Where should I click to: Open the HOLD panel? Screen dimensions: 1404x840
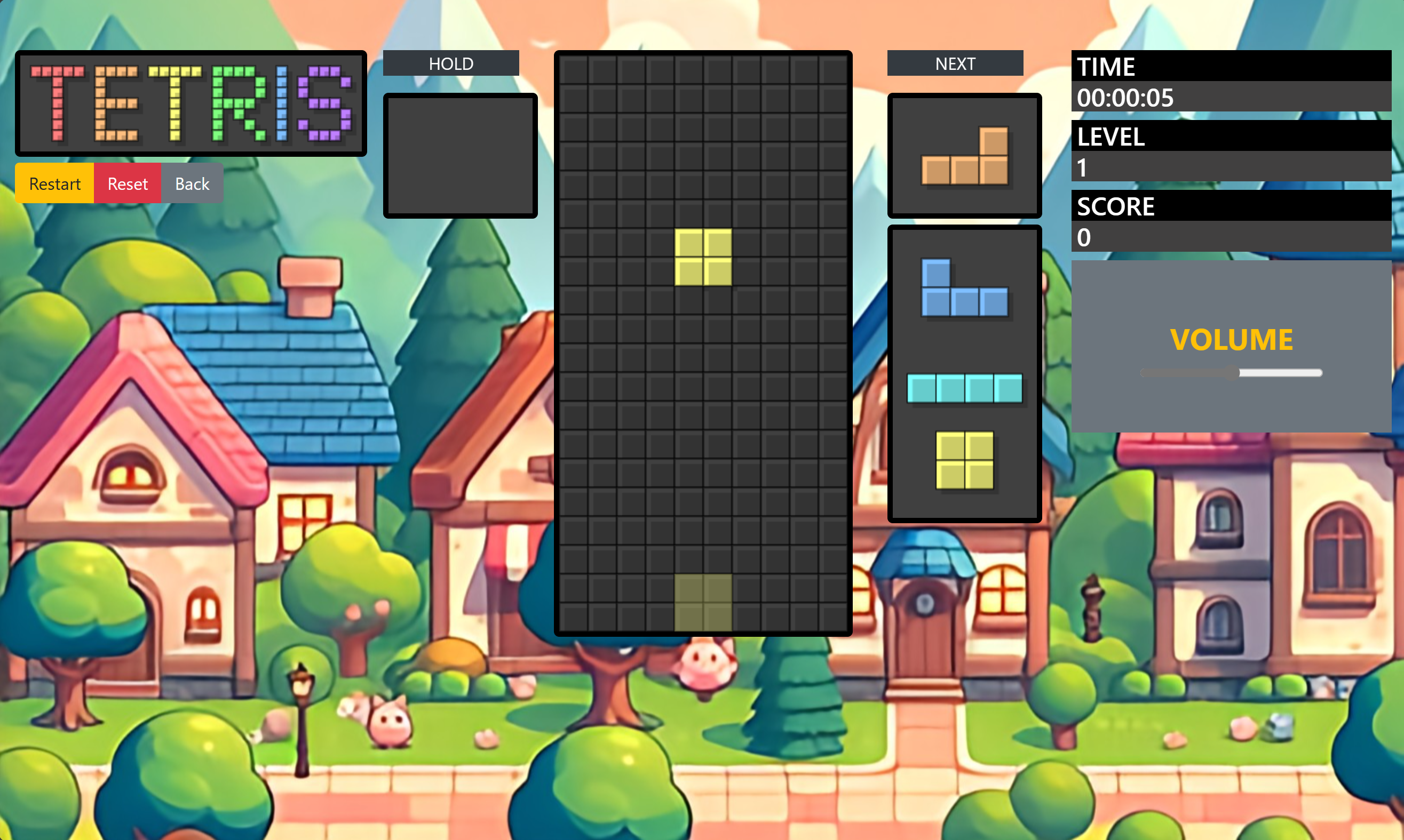(x=451, y=63)
